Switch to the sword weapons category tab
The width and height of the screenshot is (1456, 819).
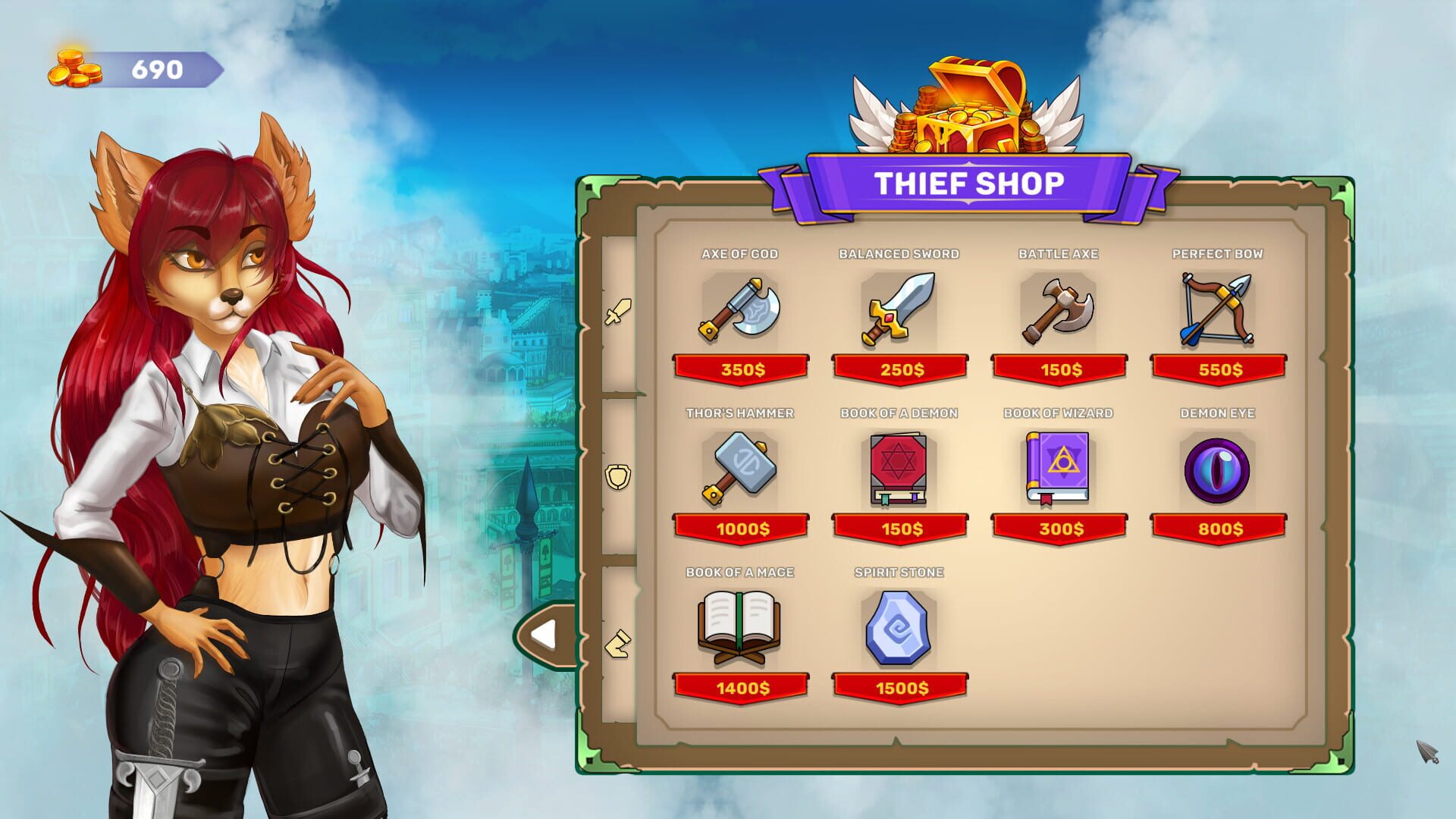(x=618, y=309)
